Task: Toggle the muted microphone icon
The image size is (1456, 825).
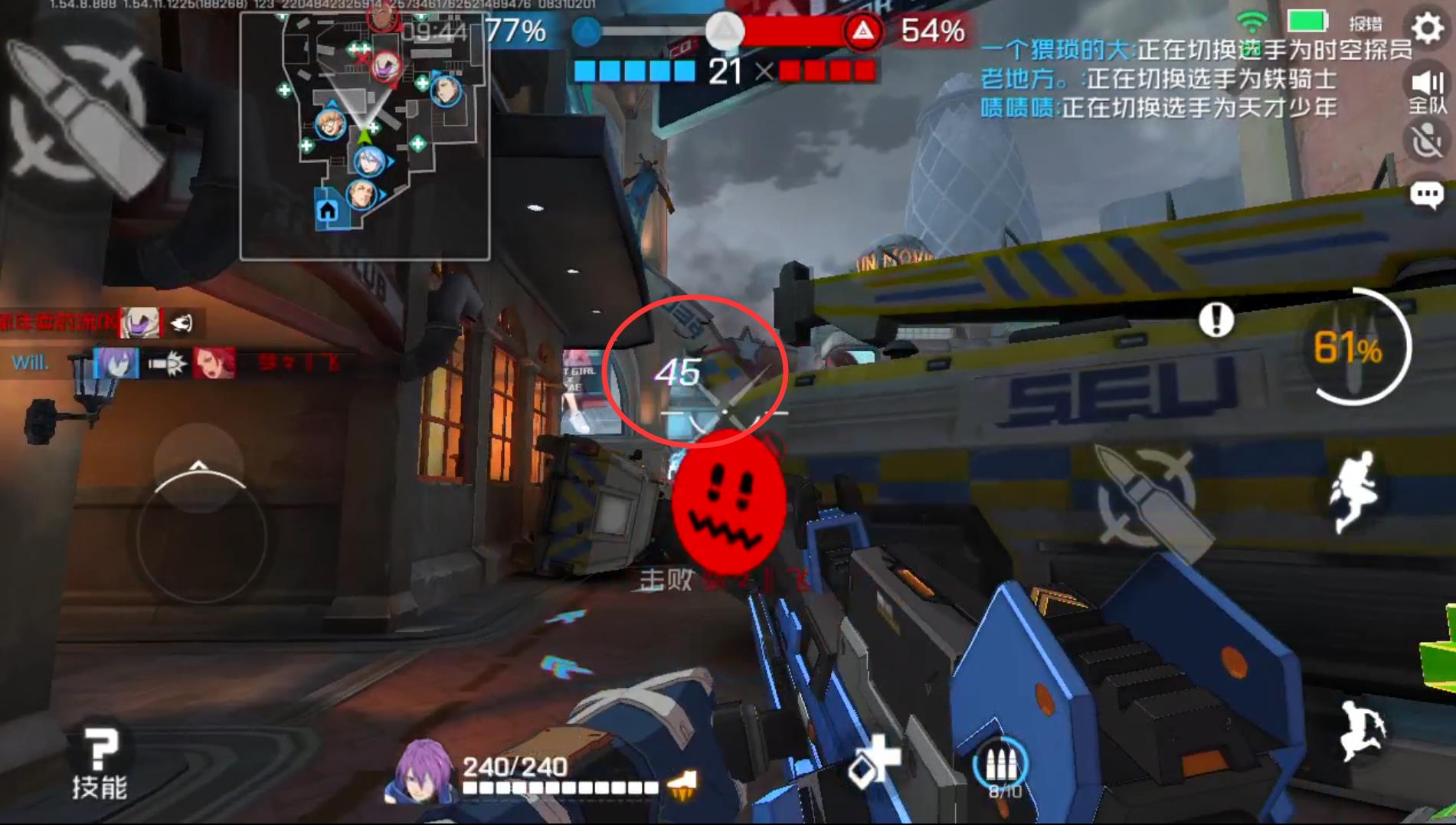Action: pos(1428,142)
